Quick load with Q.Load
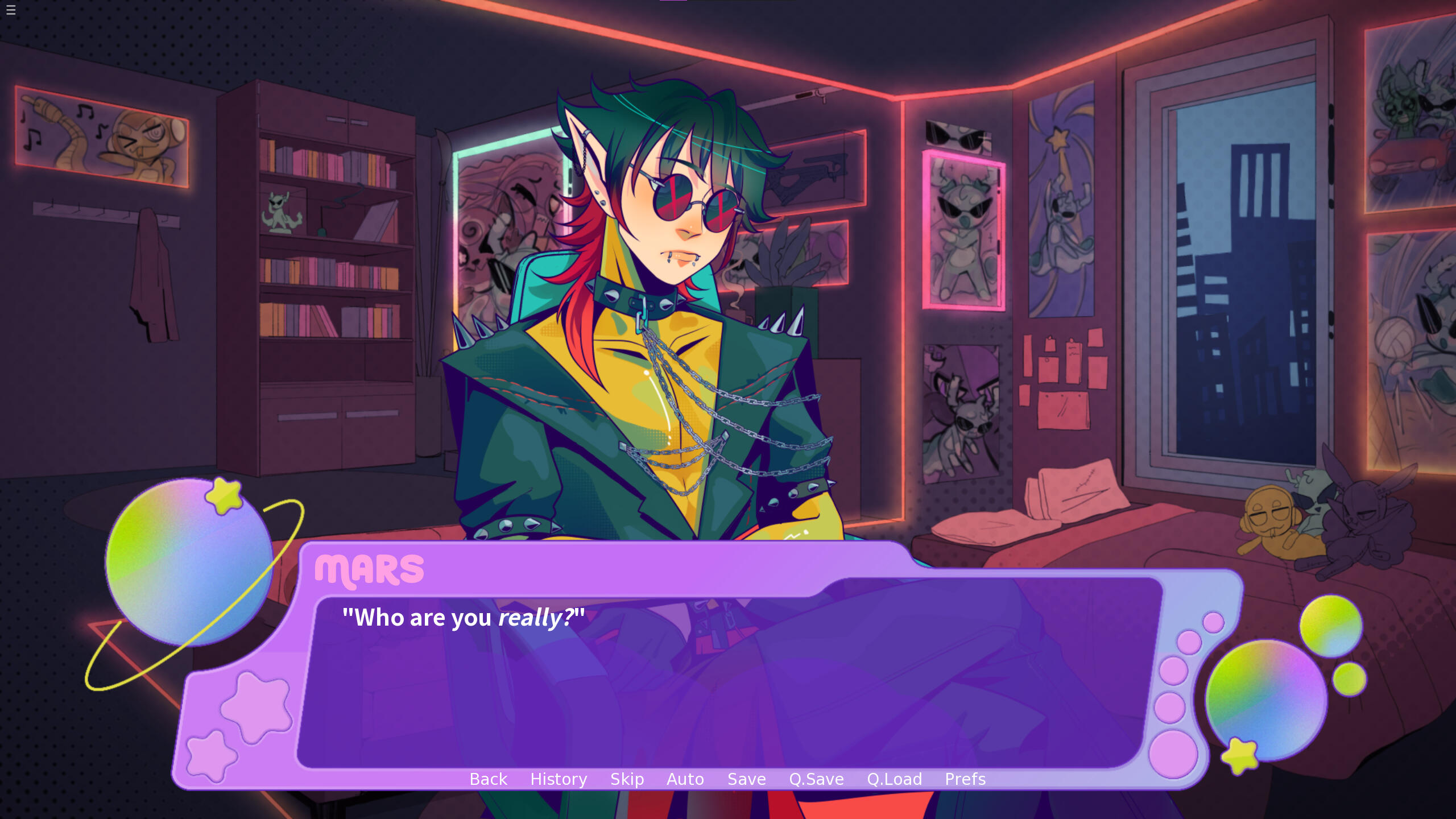The width and height of the screenshot is (1456, 819). click(894, 779)
